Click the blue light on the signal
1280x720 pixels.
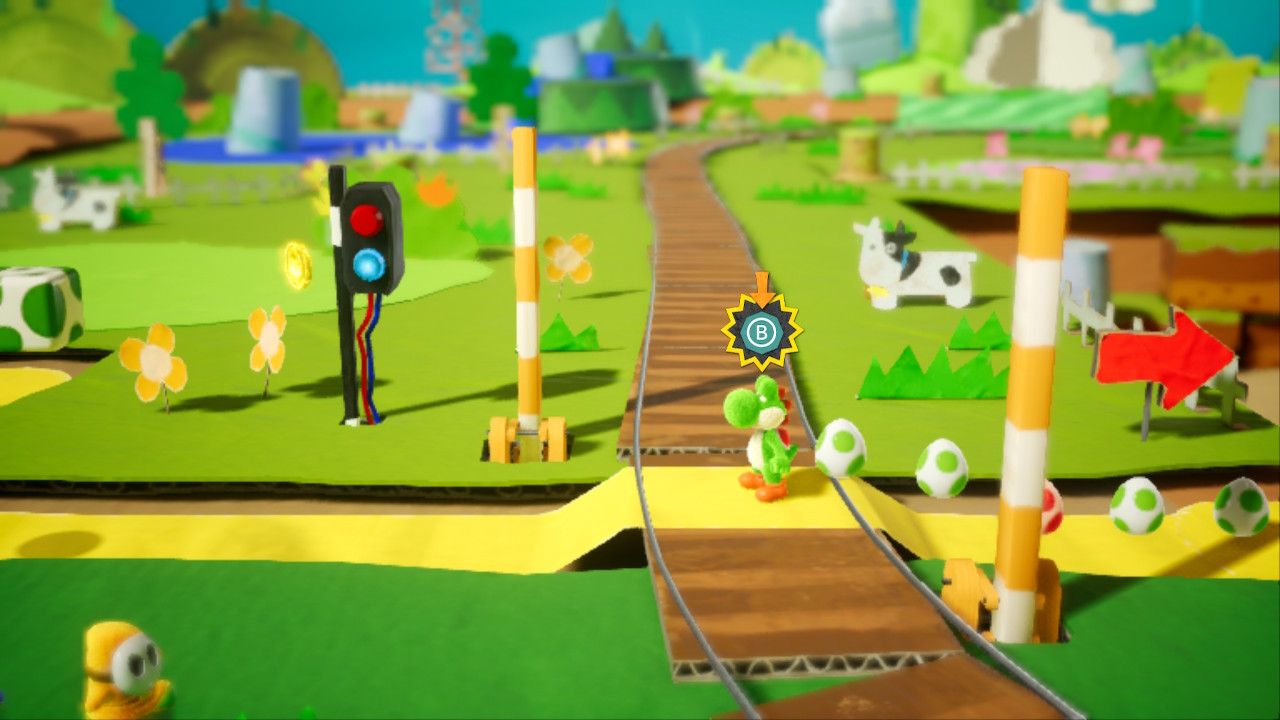[365, 260]
